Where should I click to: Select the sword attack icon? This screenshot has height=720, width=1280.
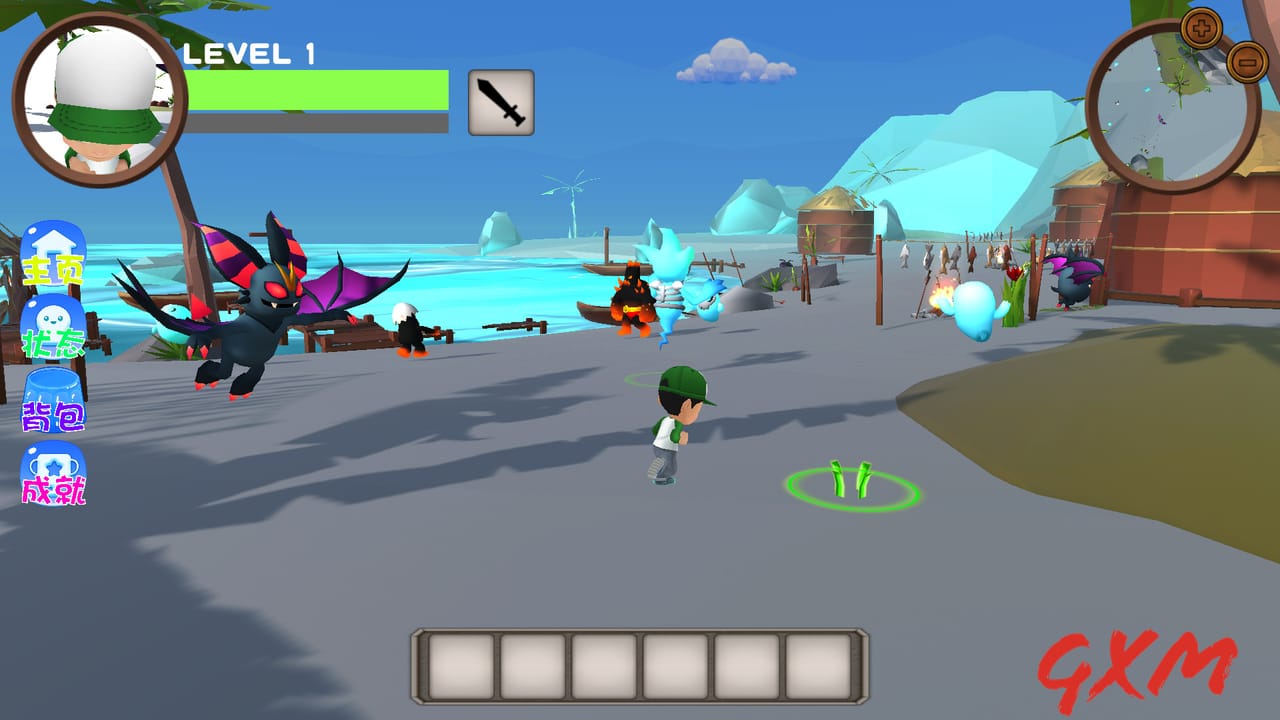(x=500, y=104)
